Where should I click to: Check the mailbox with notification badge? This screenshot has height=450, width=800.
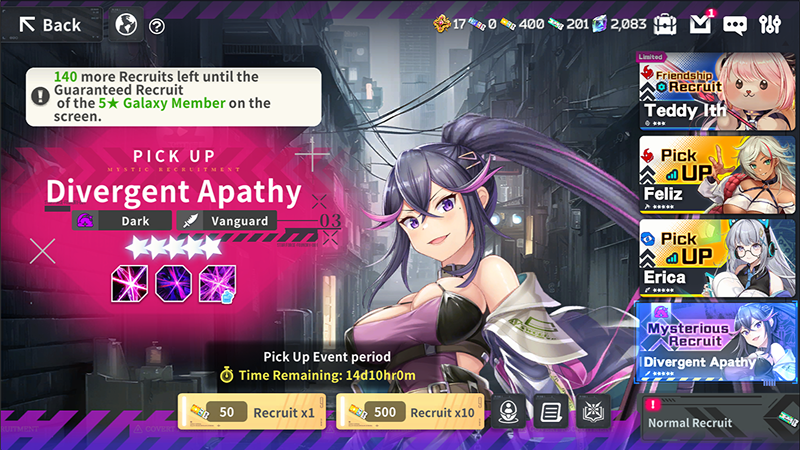[701, 24]
